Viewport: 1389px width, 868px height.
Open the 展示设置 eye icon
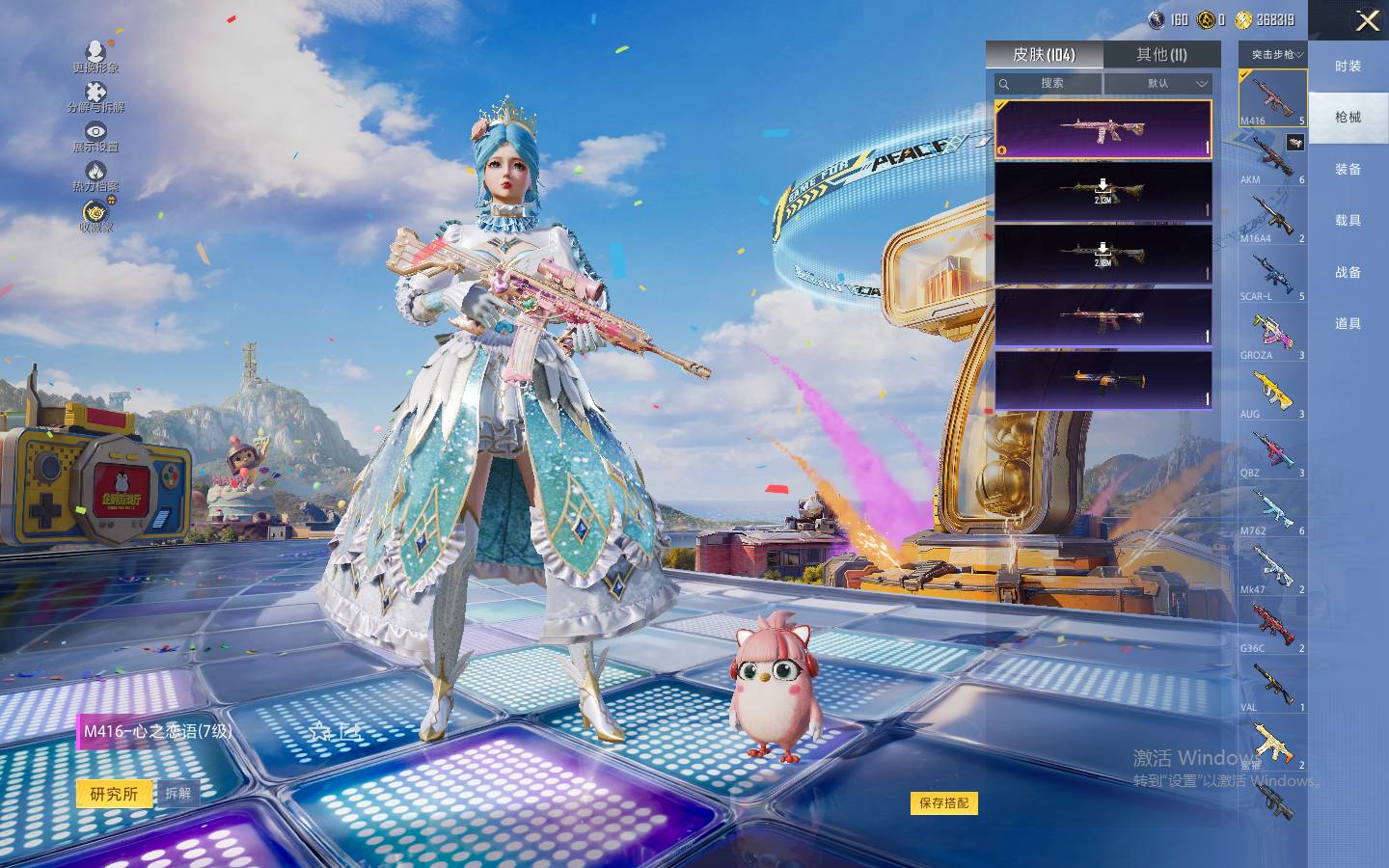[x=95, y=136]
